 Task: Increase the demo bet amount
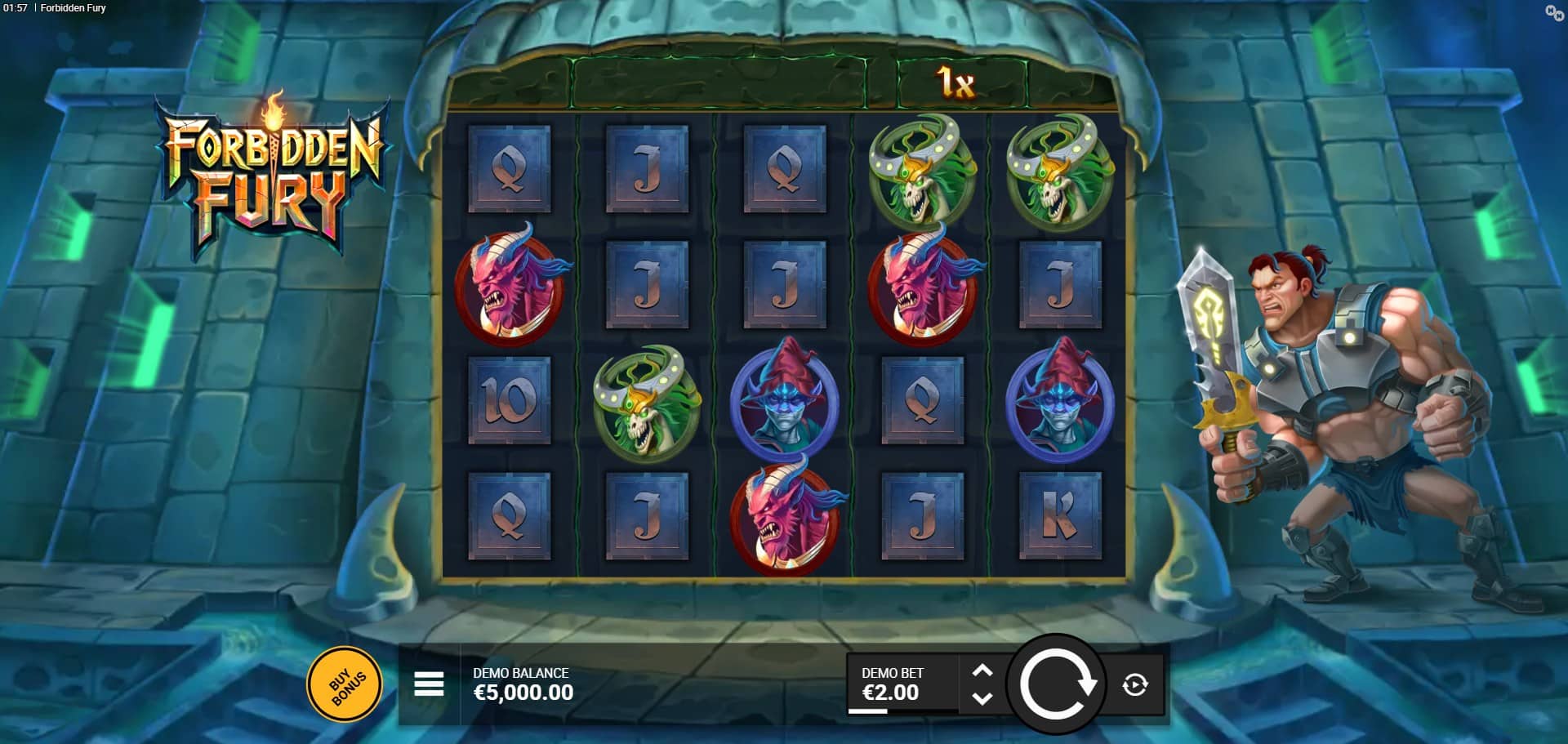[982, 670]
